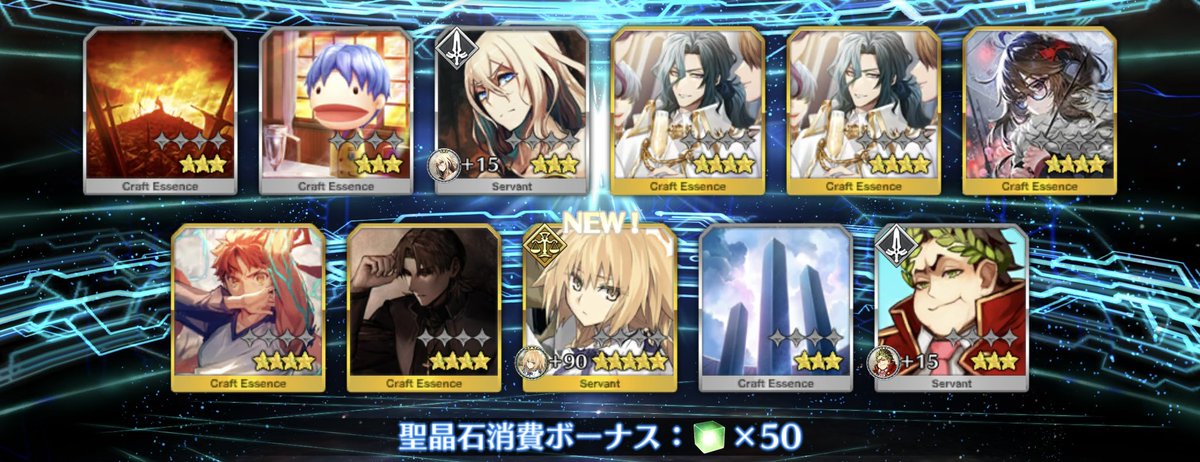View the blonde Saber Servant card with +15

tap(512, 110)
